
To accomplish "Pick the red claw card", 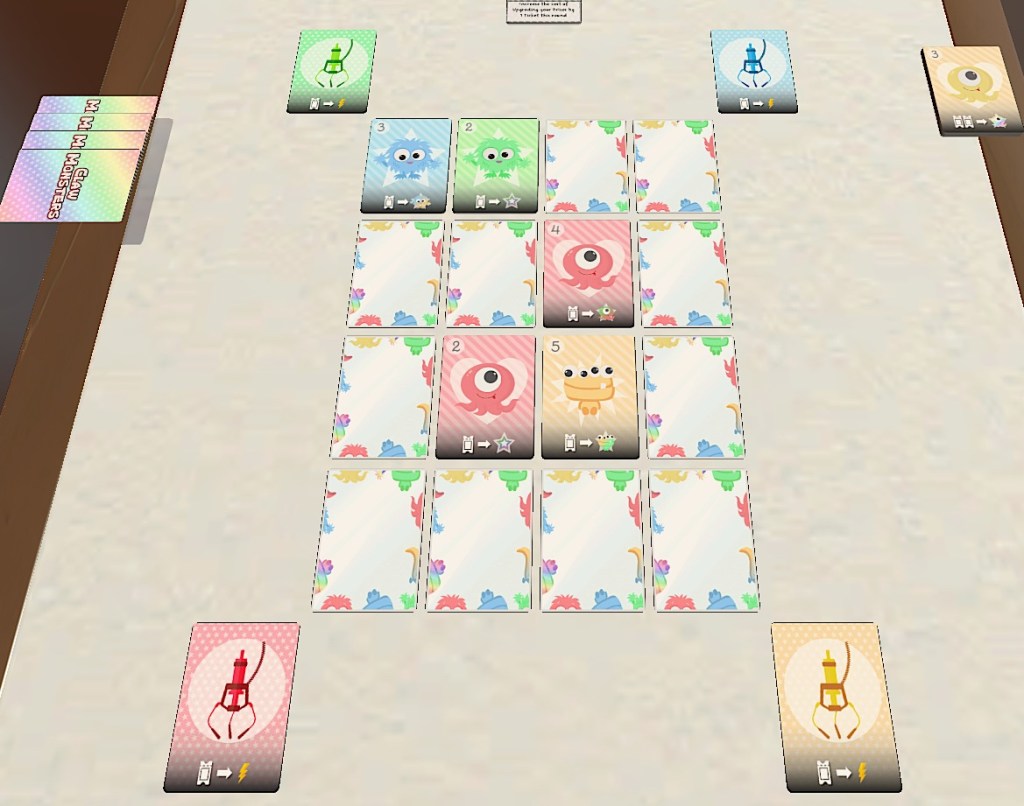I will [x=234, y=704].
